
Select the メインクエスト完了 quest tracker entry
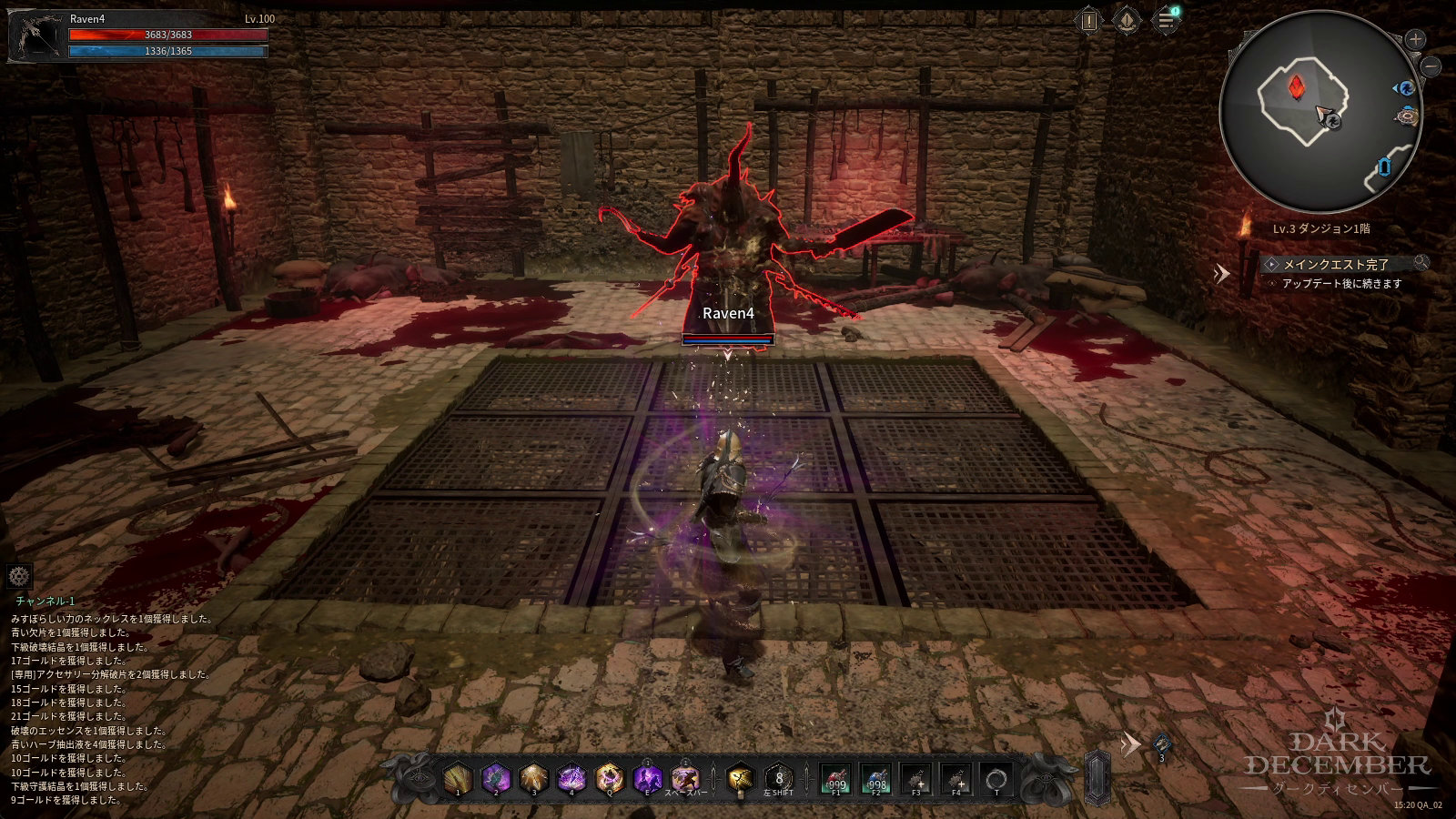[x=1336, y=264]
